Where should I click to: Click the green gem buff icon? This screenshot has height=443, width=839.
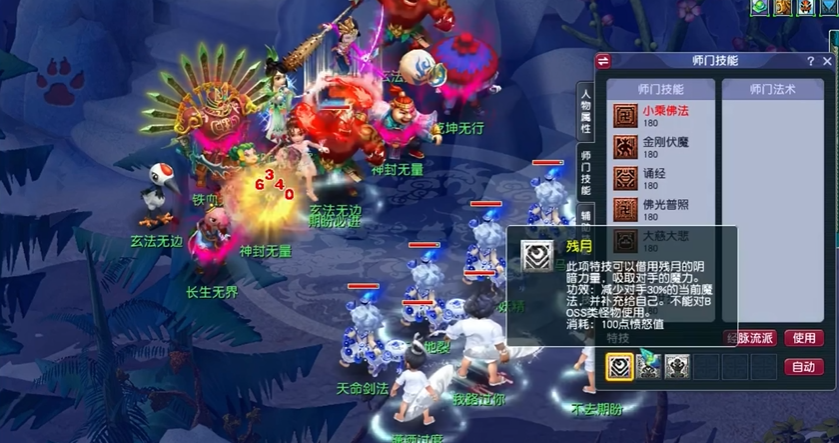[761, 7]
